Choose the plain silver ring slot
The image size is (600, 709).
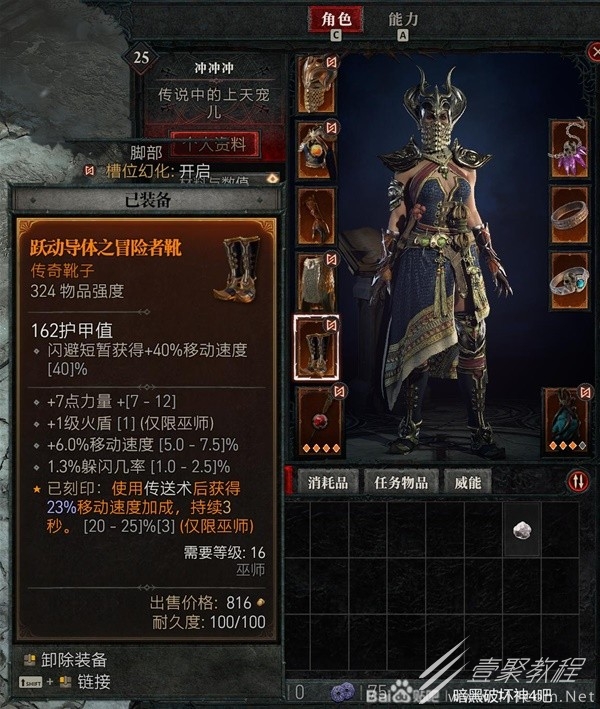568,213
